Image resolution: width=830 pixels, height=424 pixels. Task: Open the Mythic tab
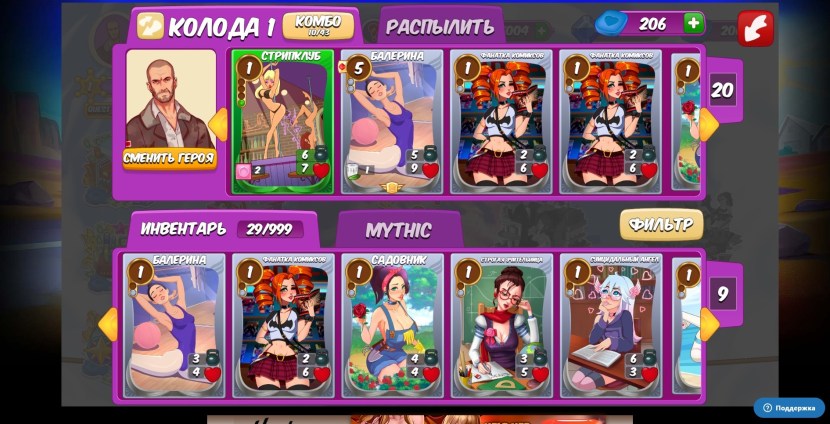[x=398, y=230]
